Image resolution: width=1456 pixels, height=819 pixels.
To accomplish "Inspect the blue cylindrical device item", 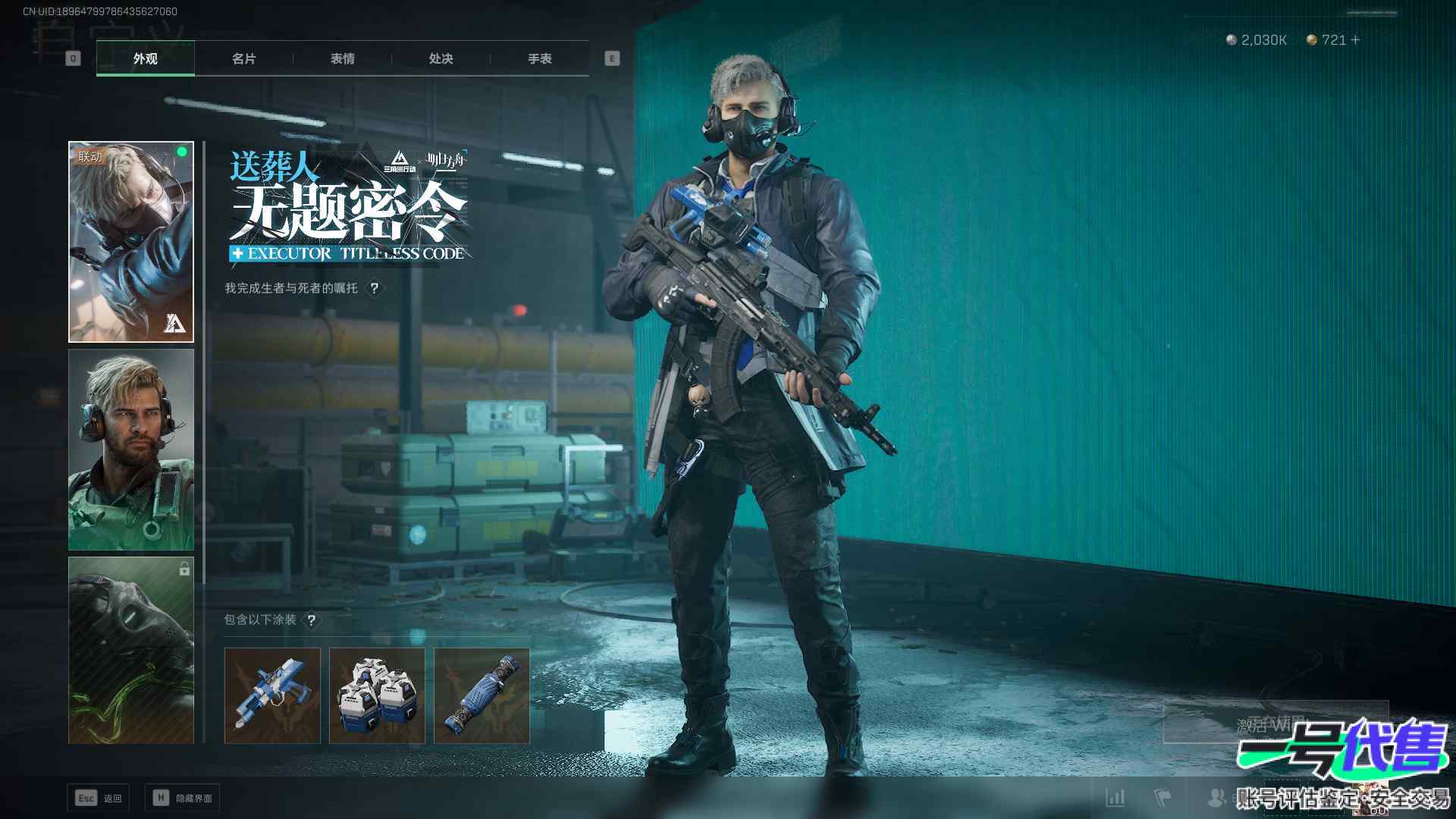I will click(x=482, y=695).
